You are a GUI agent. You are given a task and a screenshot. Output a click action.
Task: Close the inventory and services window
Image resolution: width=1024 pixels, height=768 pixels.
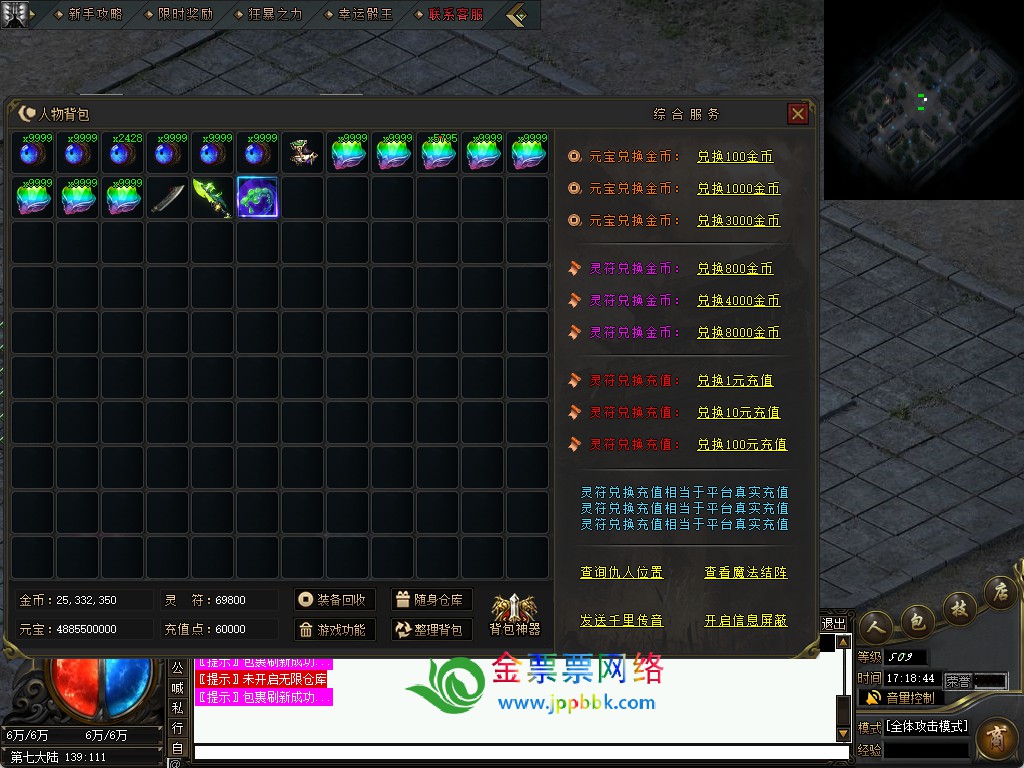coord(798,114)
